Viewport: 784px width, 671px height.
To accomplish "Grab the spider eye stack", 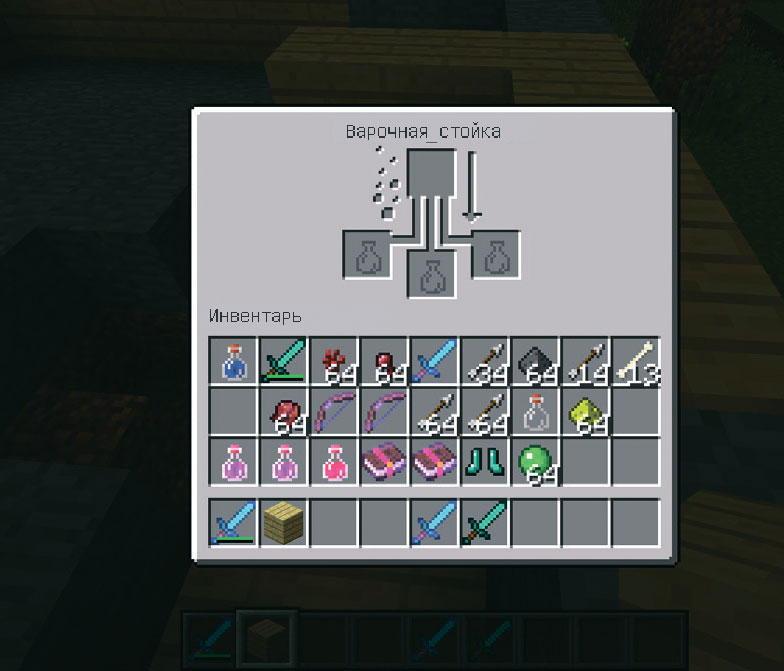I will pos(284,411).
